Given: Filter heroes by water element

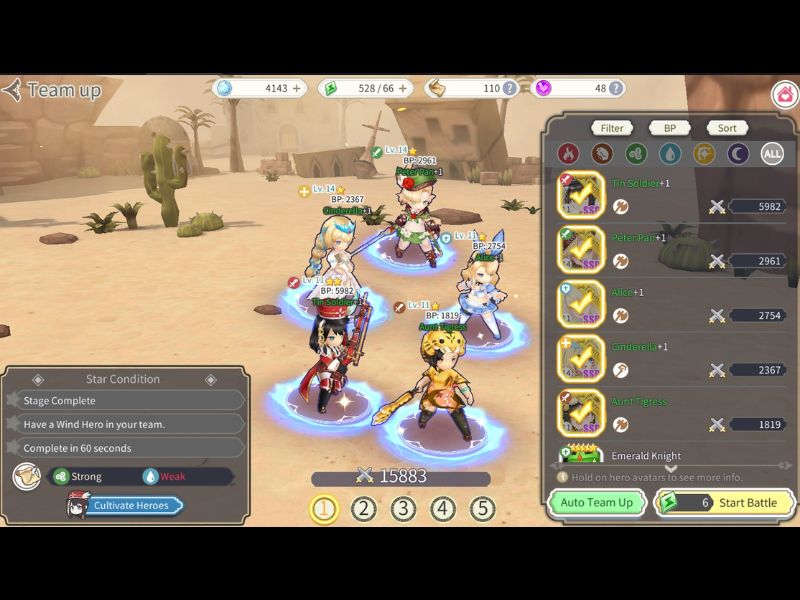Looking at the screenshot, I should coord(670,154).
